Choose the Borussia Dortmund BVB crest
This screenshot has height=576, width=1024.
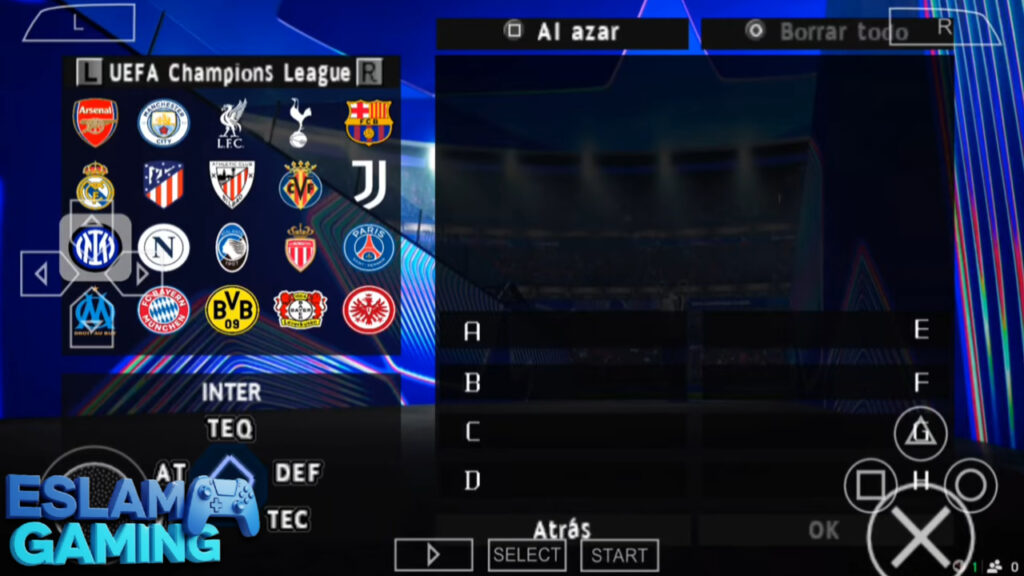pos(232,310)
